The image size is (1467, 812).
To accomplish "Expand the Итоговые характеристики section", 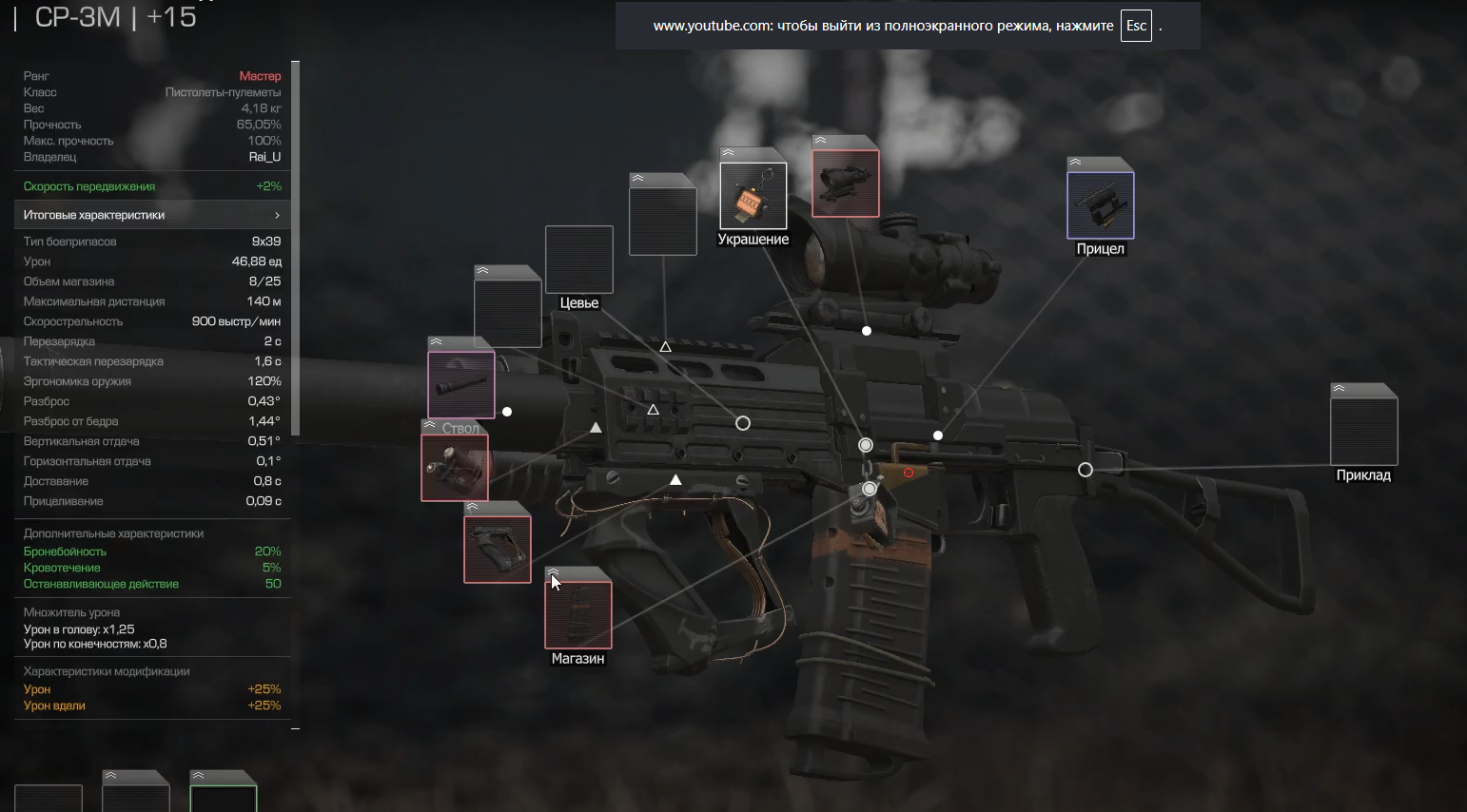I will (x=152, y=215).
